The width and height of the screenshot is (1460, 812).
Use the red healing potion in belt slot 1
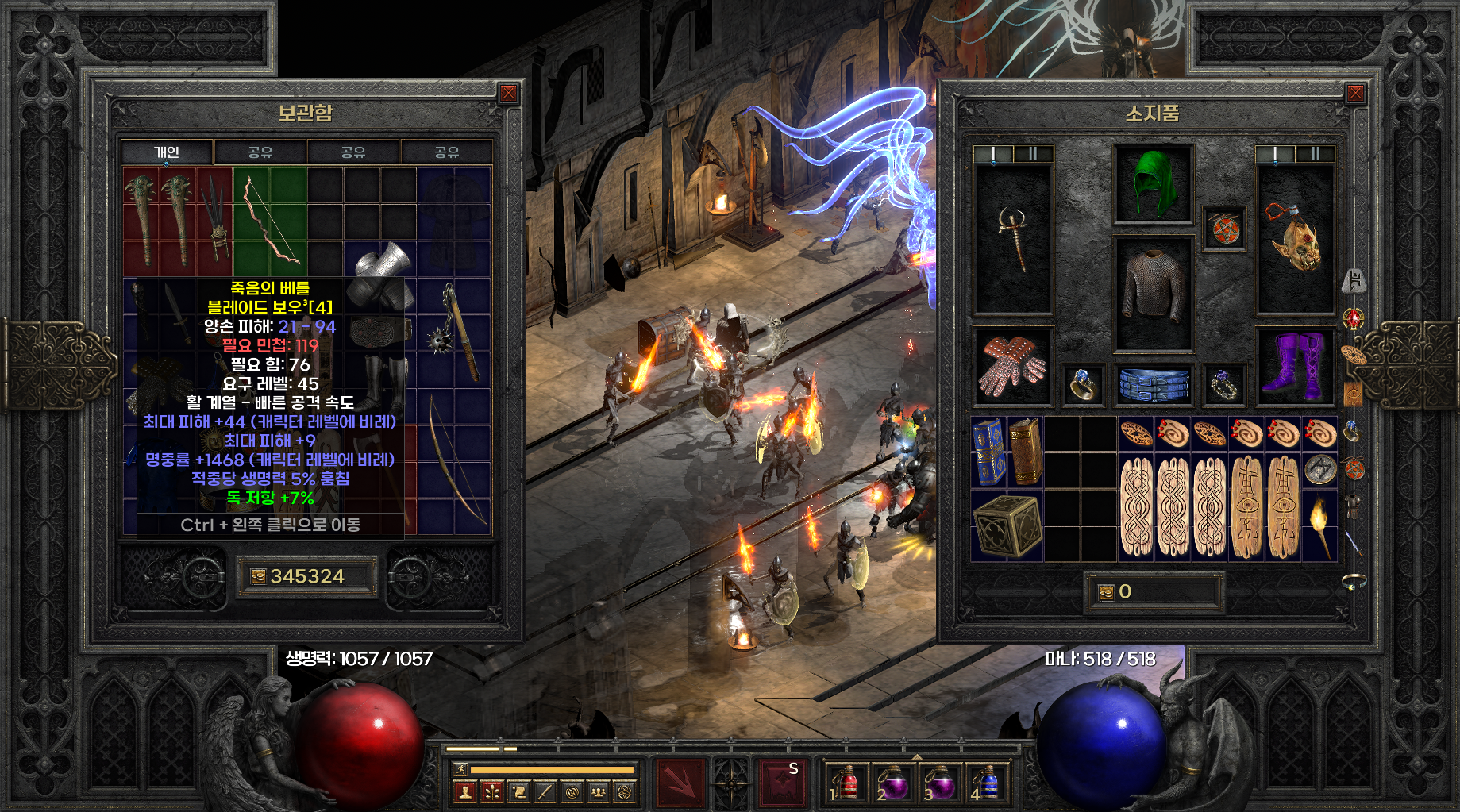click(847, 782)
